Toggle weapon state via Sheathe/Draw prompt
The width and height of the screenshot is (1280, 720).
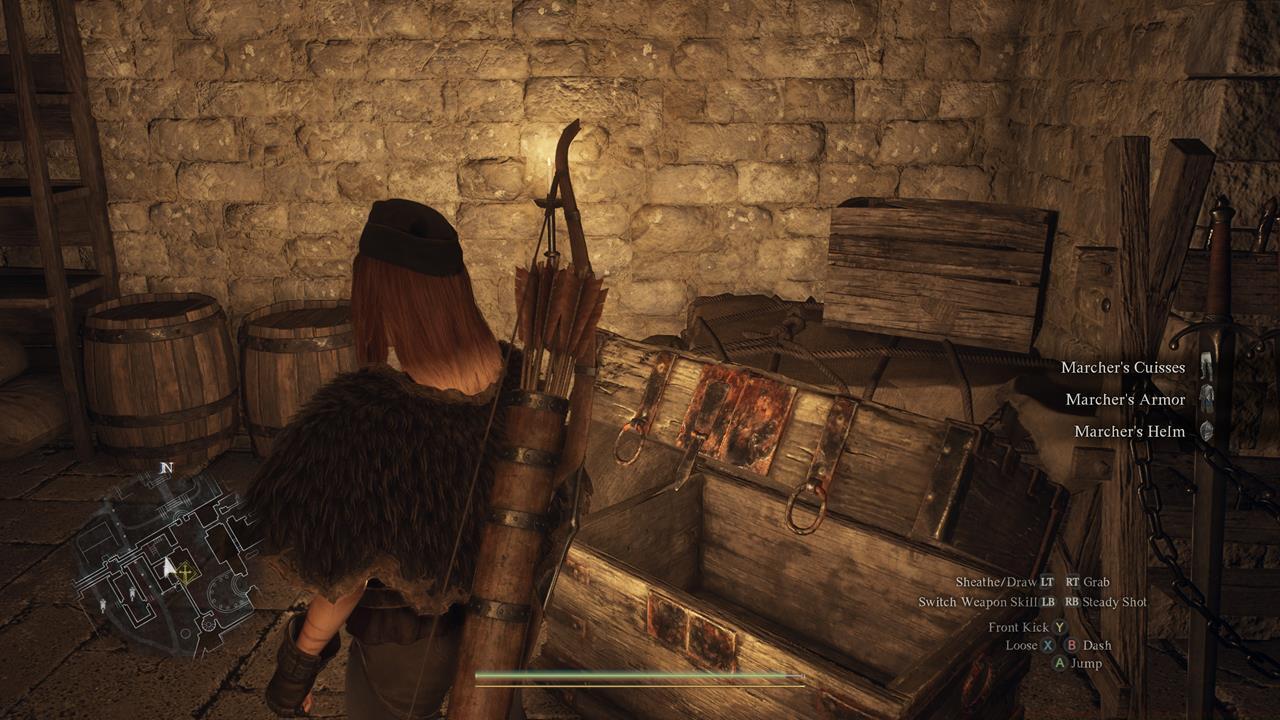pos(995,583)
